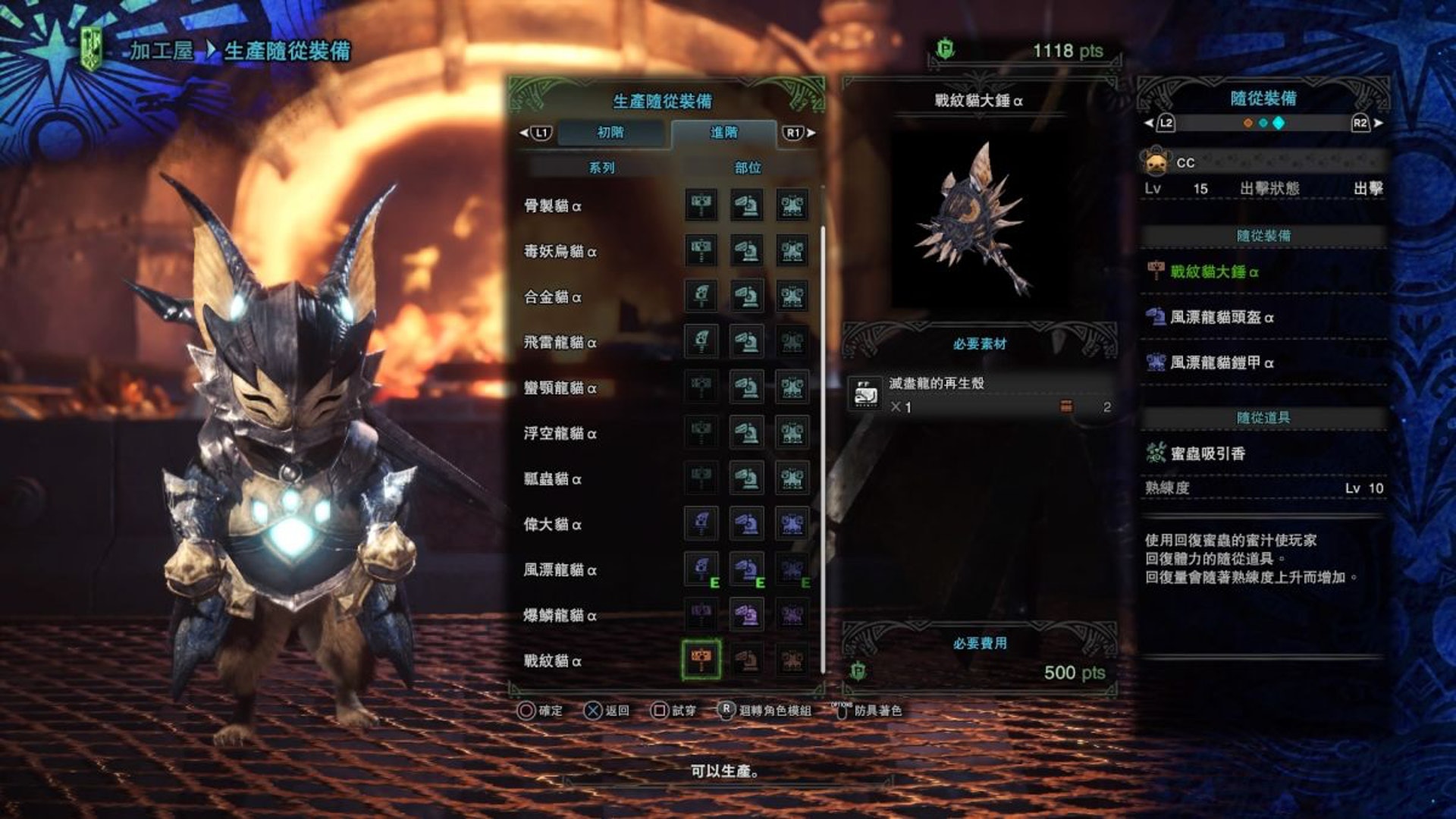This screenshot has width=1456, height=819.
Task: Pick the 騷蟲貓α helmet icon
Action: click(747, 479)
